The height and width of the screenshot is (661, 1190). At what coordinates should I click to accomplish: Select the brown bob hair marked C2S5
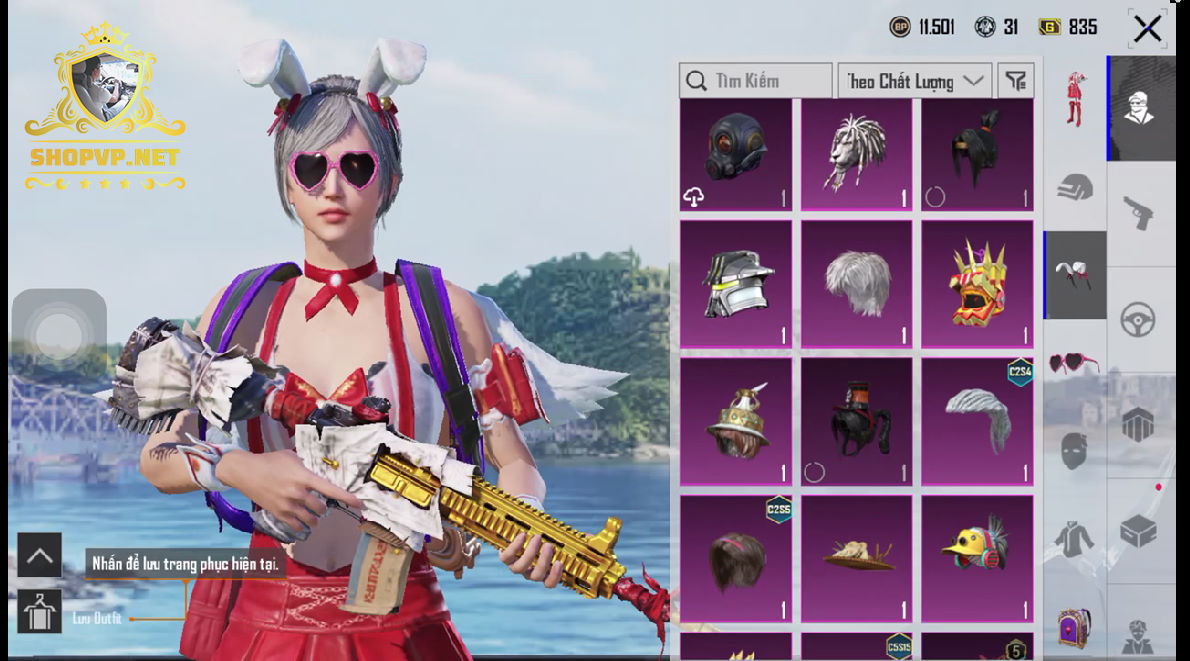pos(736,558)
